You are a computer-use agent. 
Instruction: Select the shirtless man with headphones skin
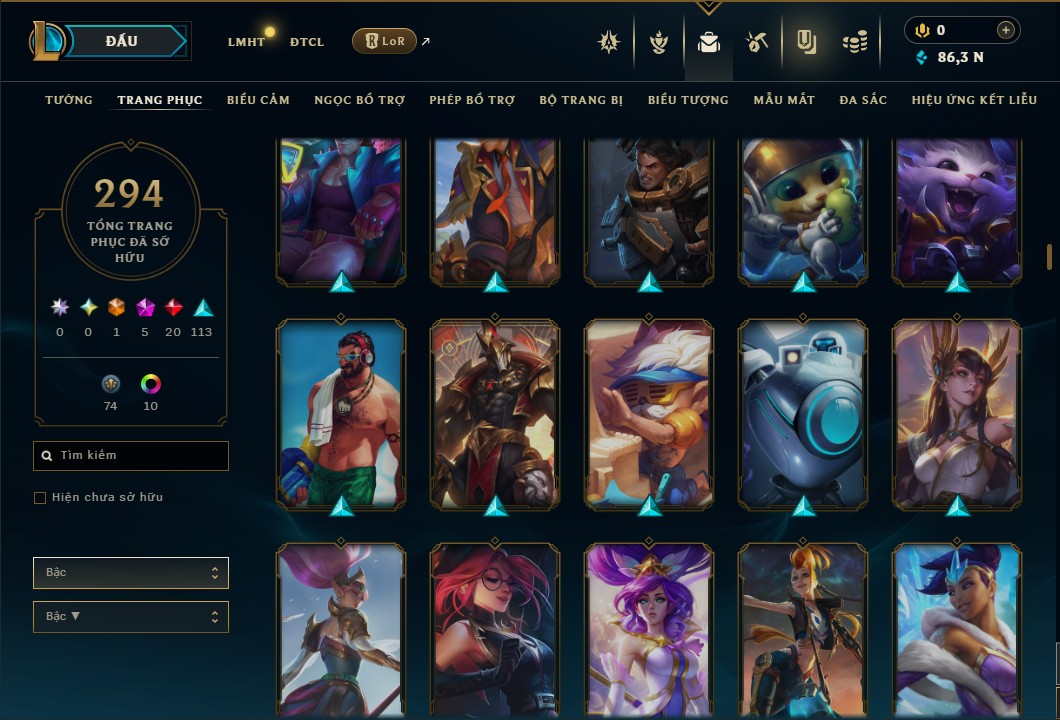point(341,413)
